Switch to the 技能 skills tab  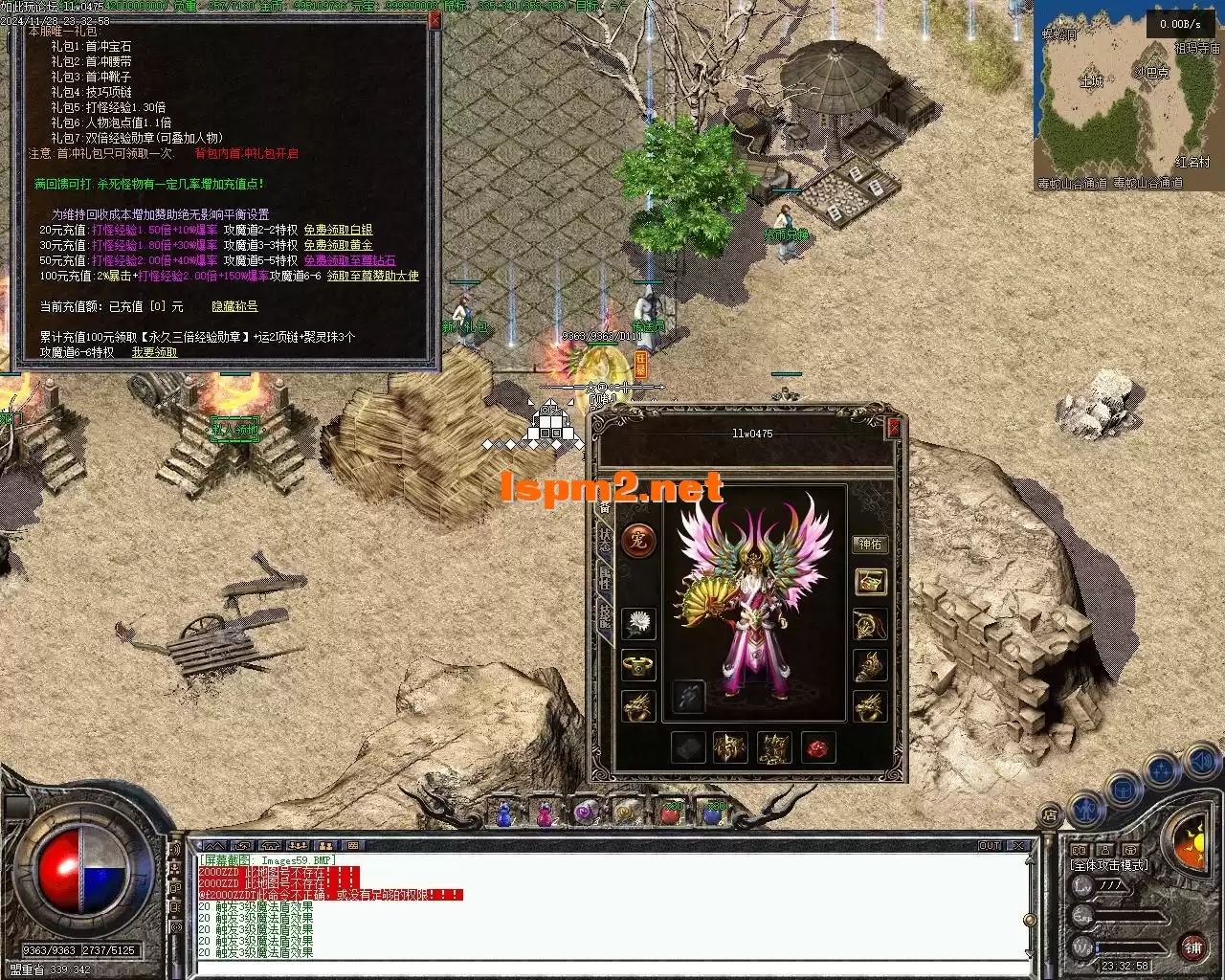(x=605, y=615)
